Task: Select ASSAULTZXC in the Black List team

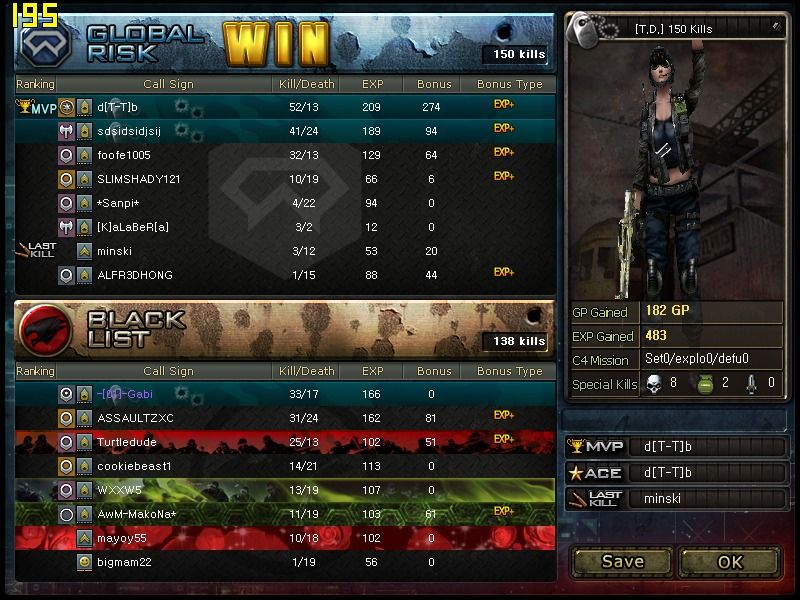Action: pos(285,418)
